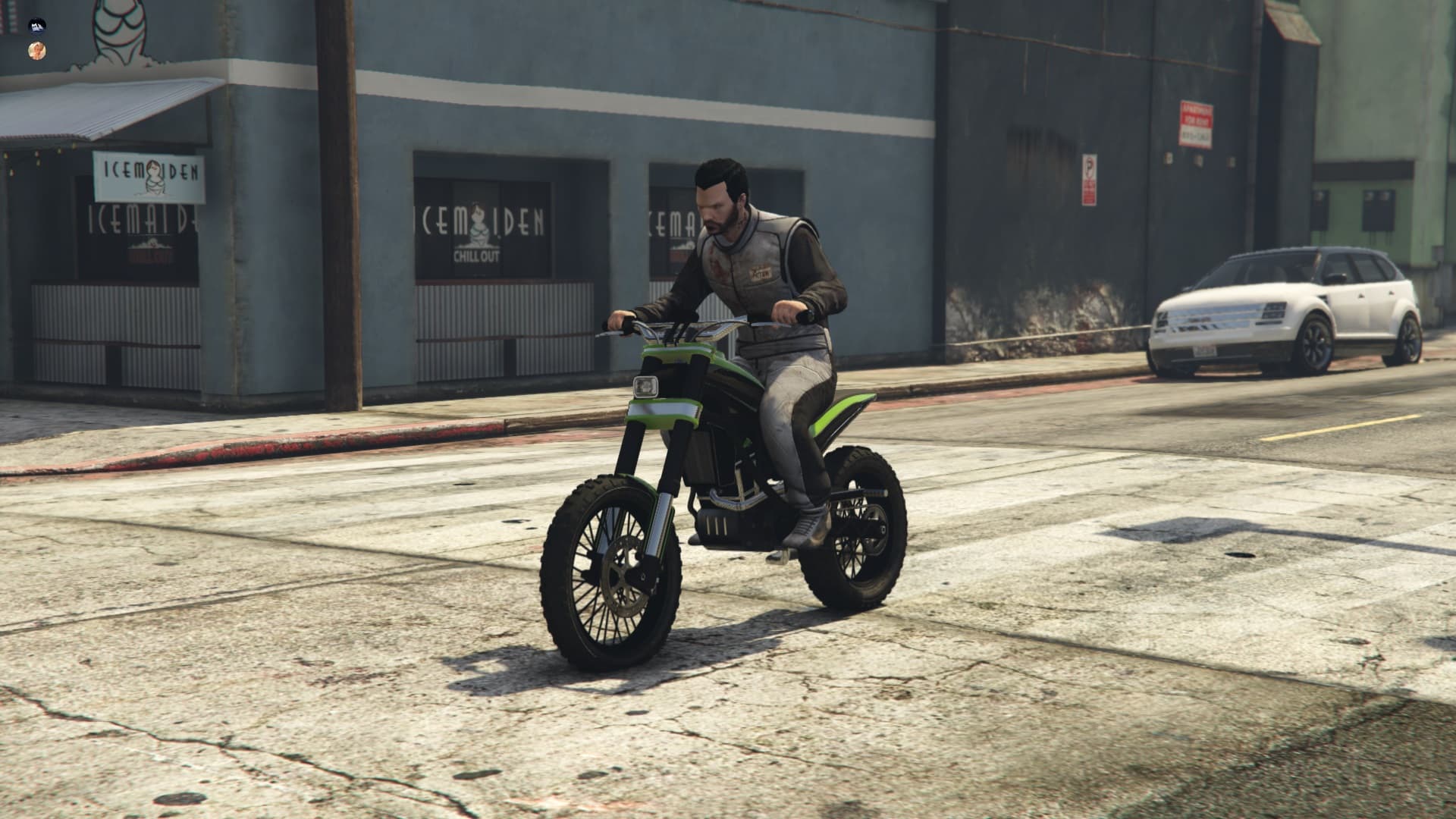Click the dark-blue voice overlay avatar

tap(36, 27)
